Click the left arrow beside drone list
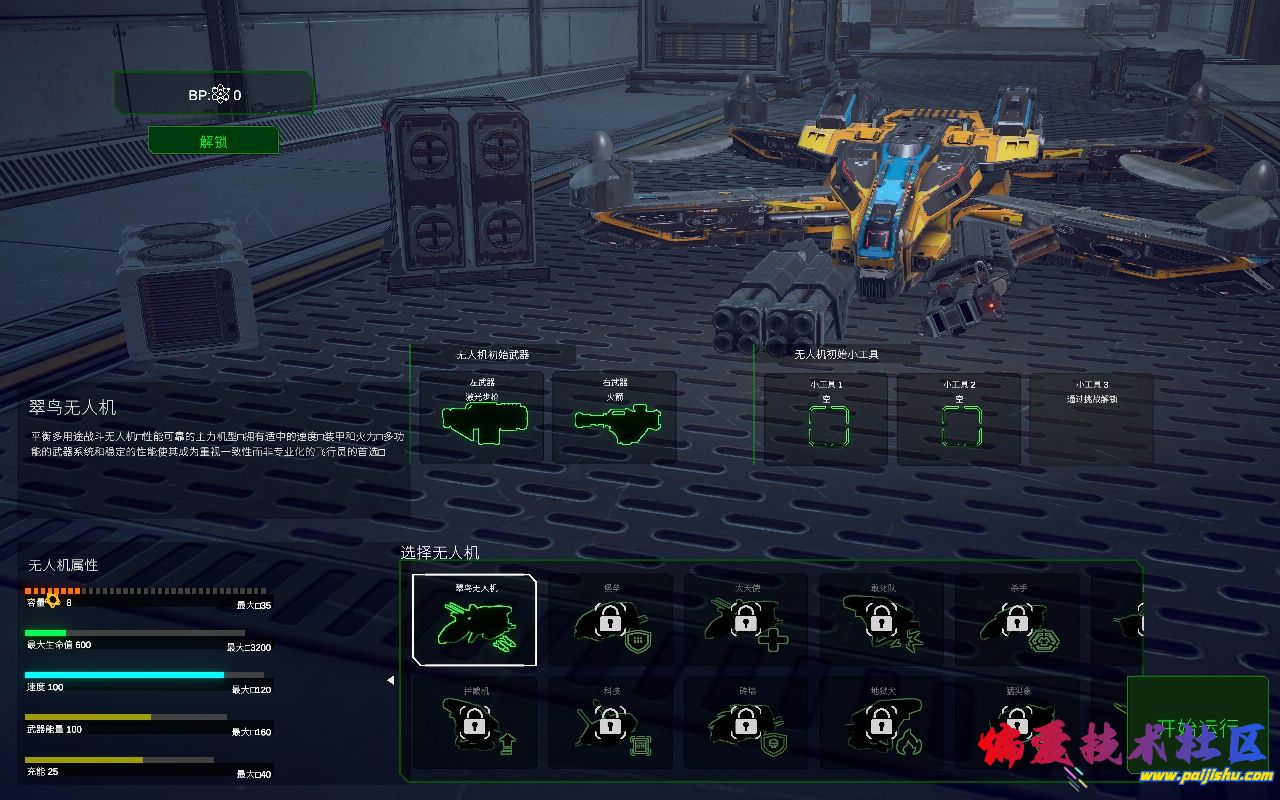 pyautogui.click(x=390, y=680)
